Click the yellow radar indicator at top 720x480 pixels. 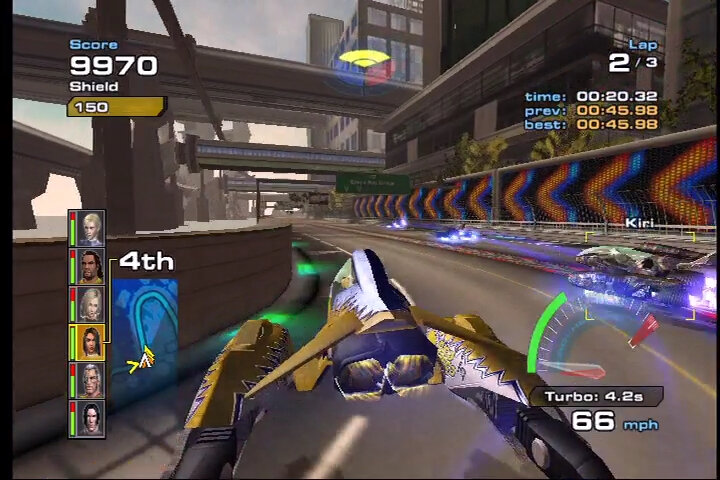tap(364, 64)
